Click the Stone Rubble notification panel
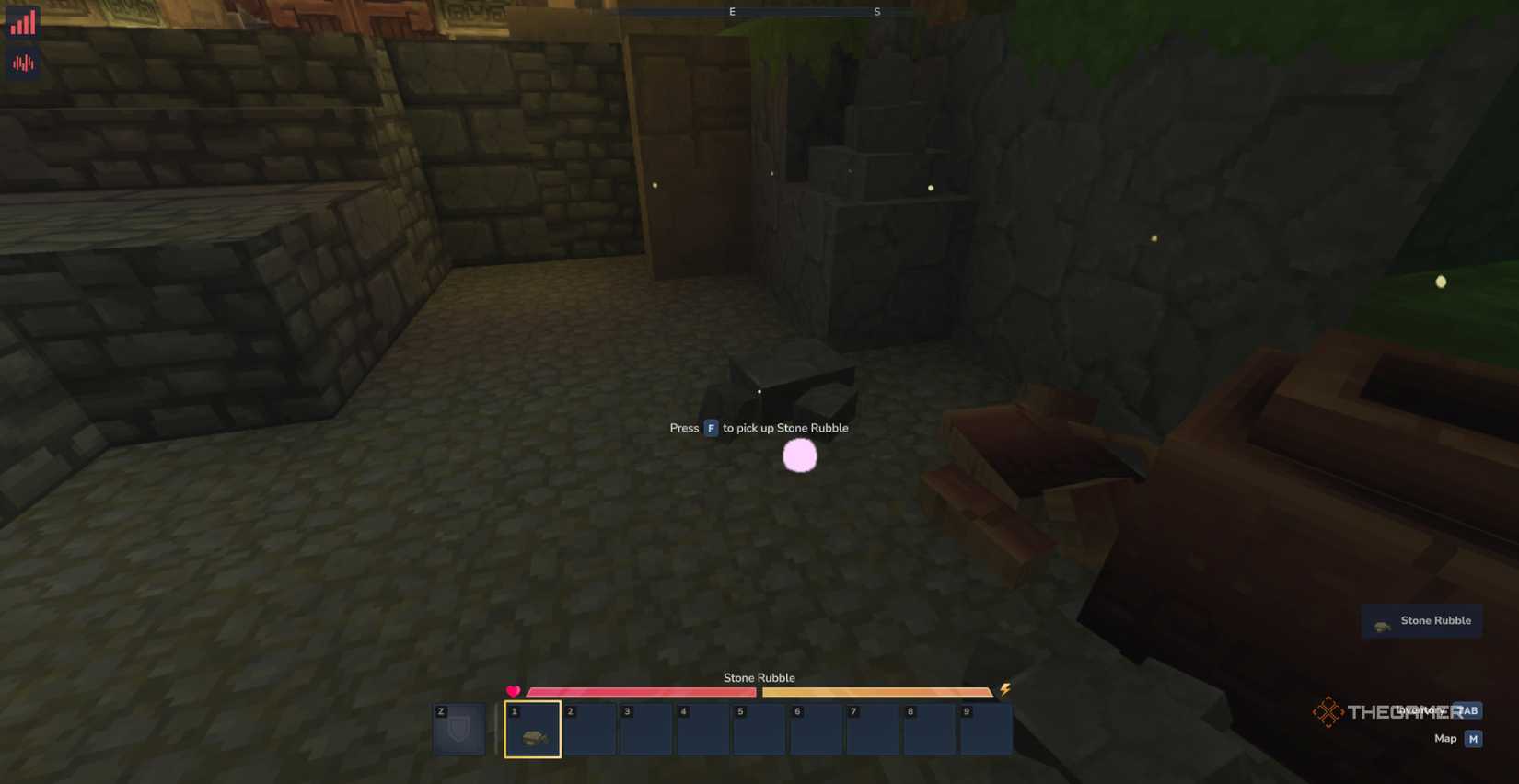The height and width of the screenshot is (784, 1519). (1421, 620)
